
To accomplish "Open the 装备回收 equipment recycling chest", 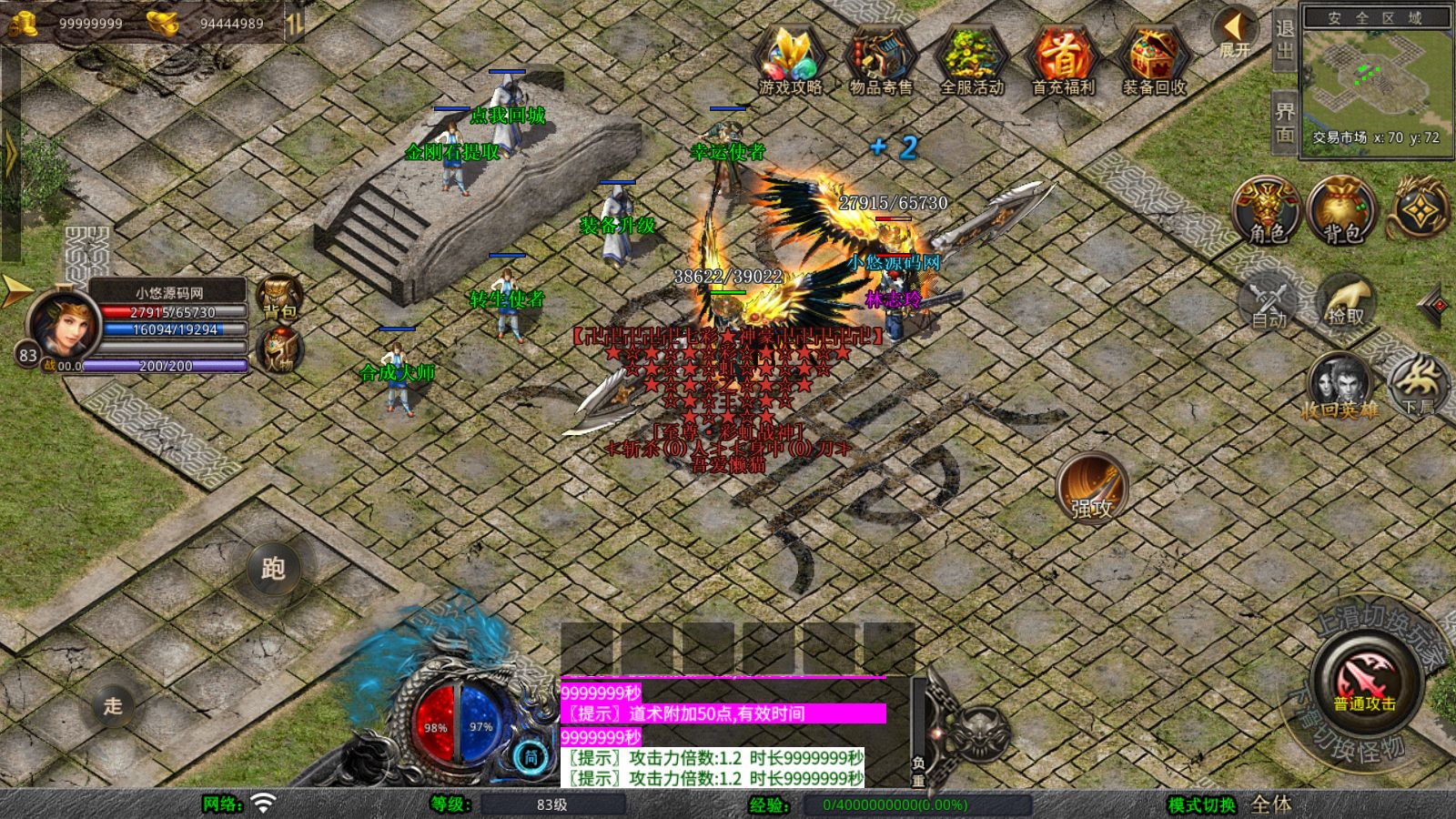I will pyautogui.click(x=1153, y=58).
